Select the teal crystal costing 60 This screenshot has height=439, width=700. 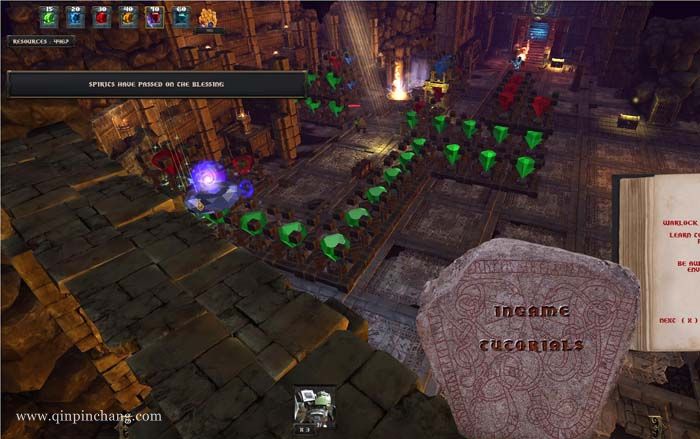[180, 18]
